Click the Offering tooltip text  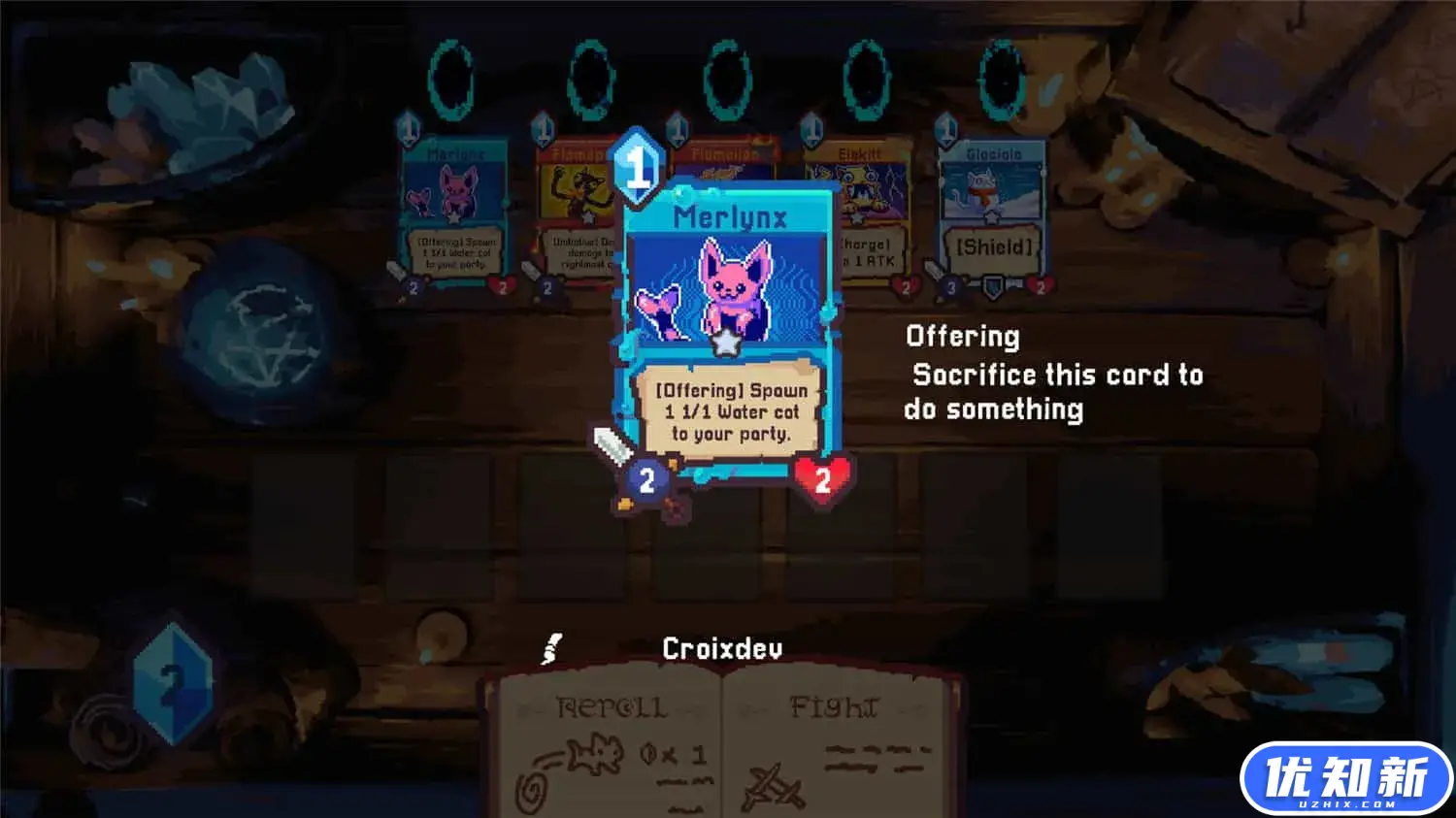coord(1053,374)
